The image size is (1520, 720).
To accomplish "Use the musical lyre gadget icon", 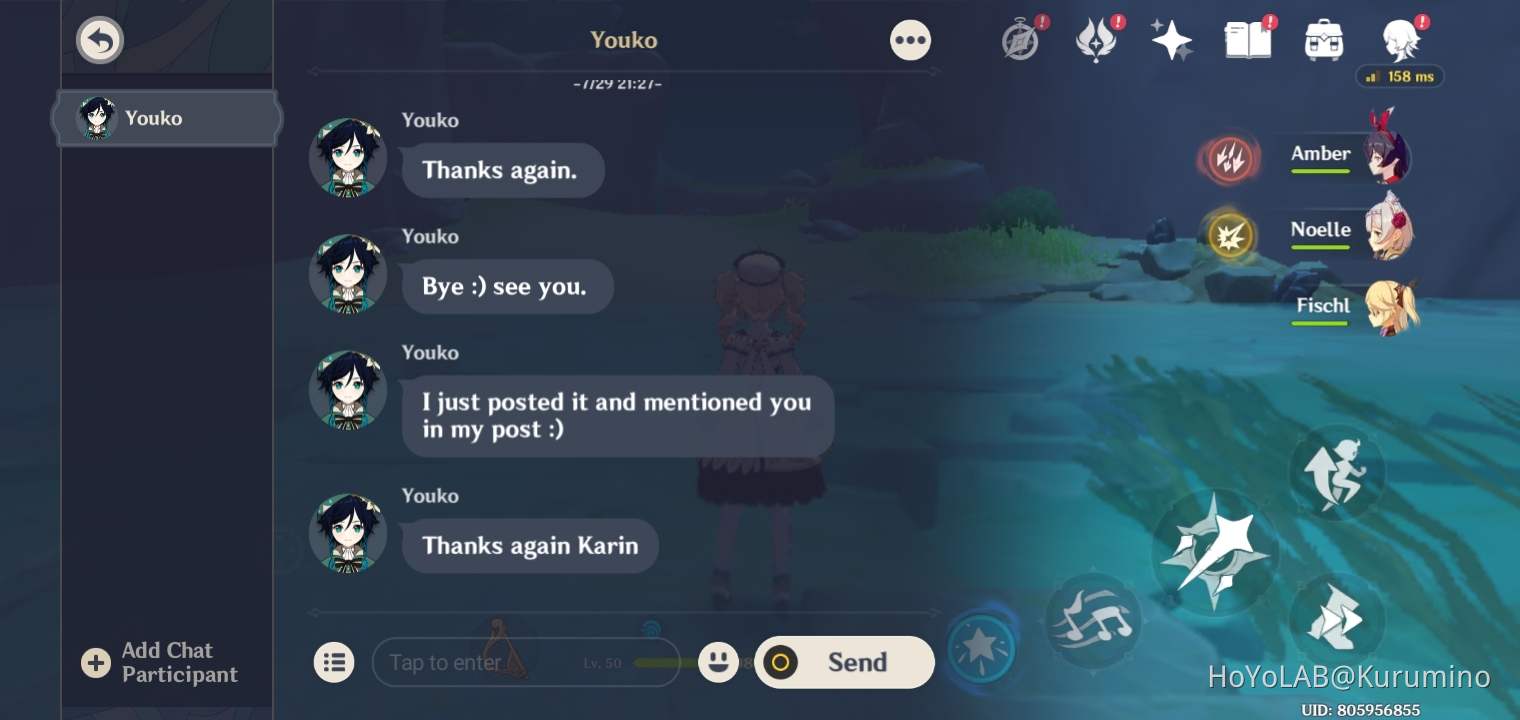I will point(1092,620).
